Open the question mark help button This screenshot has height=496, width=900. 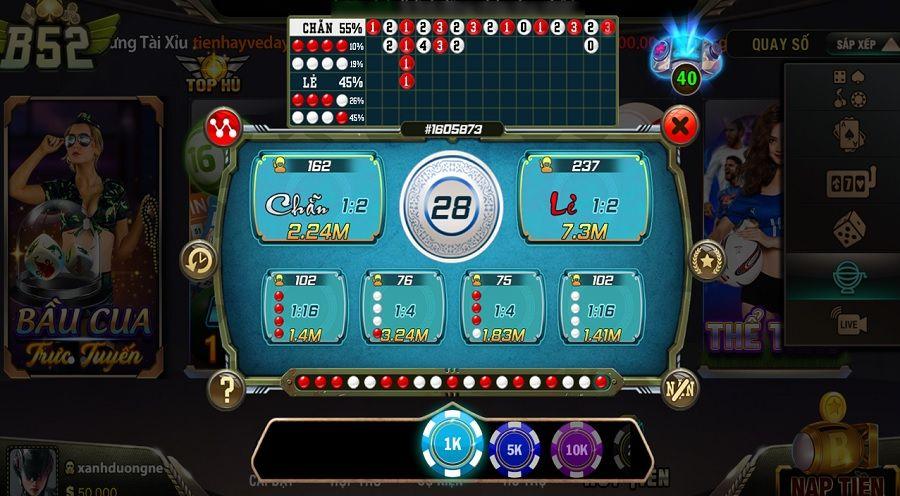pos(227,387)
